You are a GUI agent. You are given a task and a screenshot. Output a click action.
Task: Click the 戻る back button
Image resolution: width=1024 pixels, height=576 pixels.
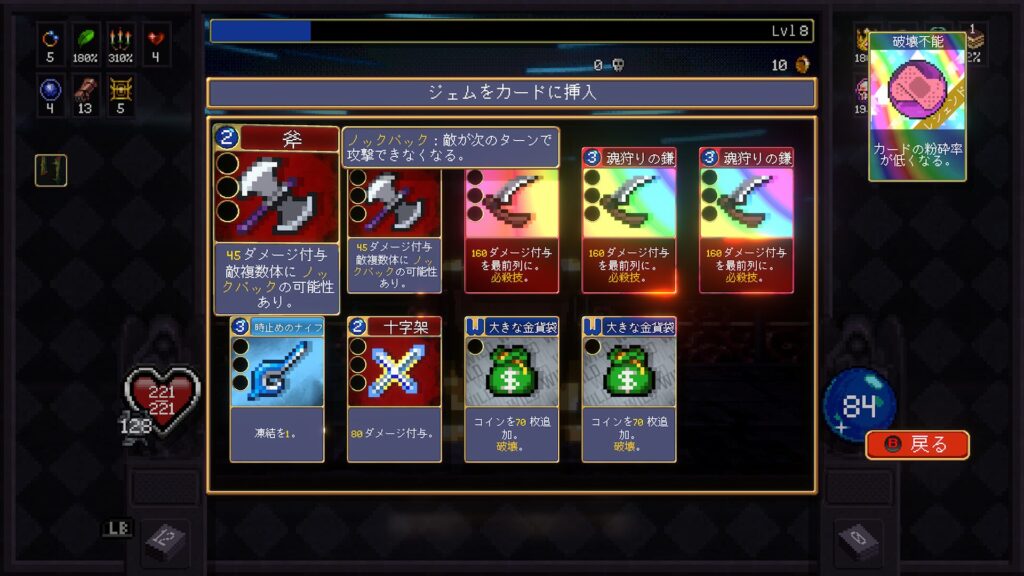tap(917, 444)
